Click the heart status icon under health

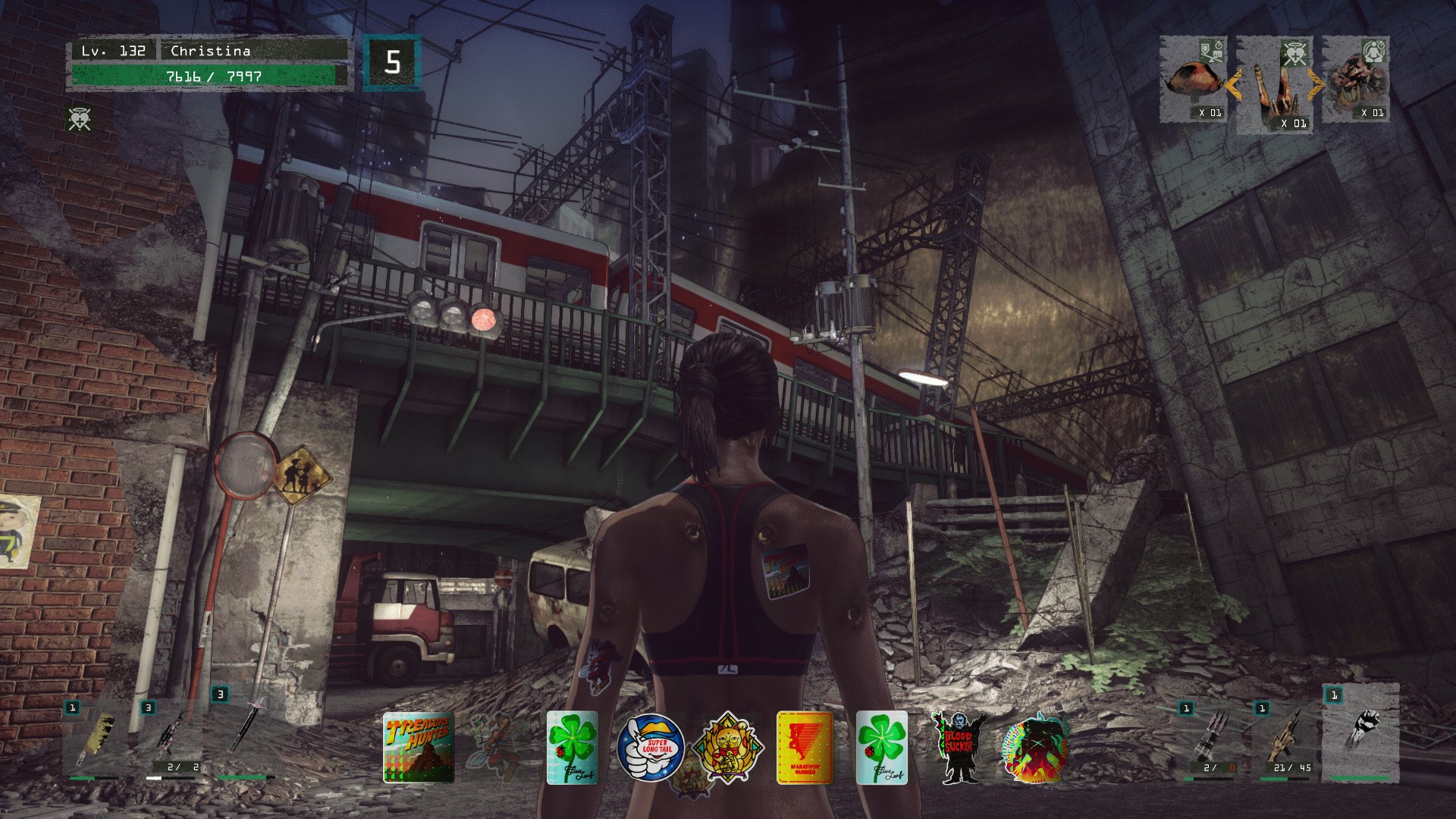tap(79, 119)
